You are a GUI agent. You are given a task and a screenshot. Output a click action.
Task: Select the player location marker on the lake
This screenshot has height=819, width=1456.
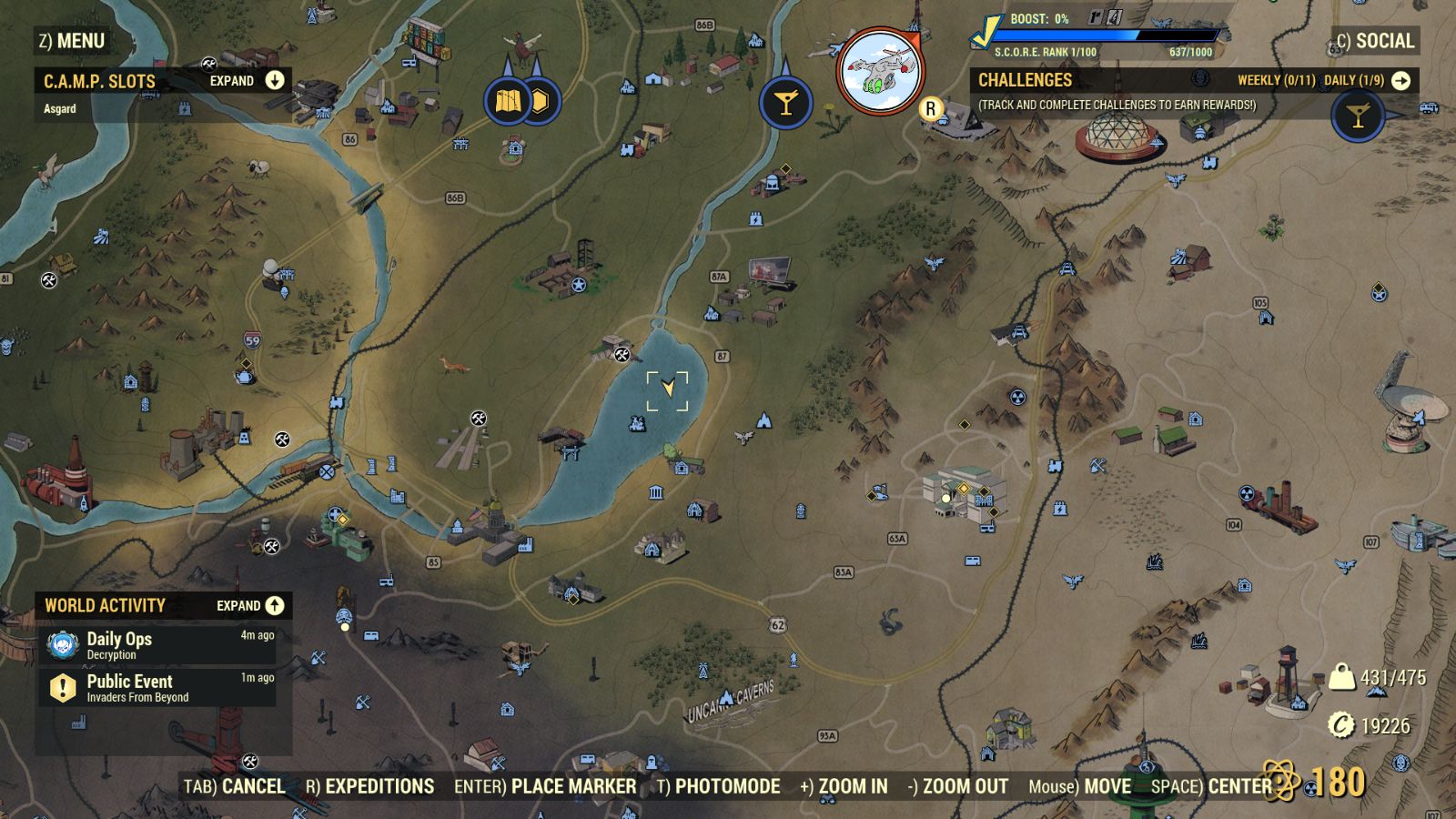[670, 386]
